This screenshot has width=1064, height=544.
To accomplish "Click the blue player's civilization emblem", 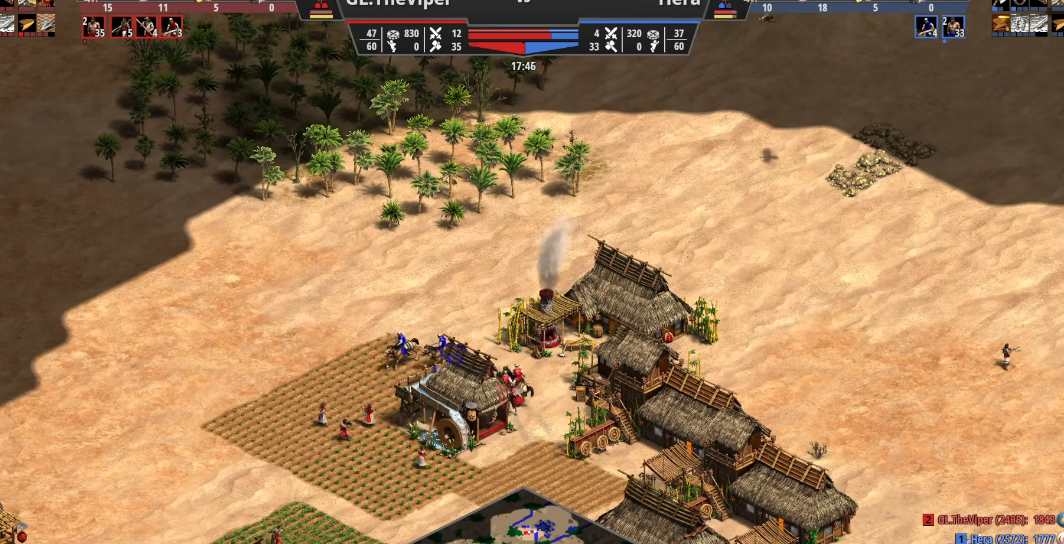I will [x=726, y=10].
